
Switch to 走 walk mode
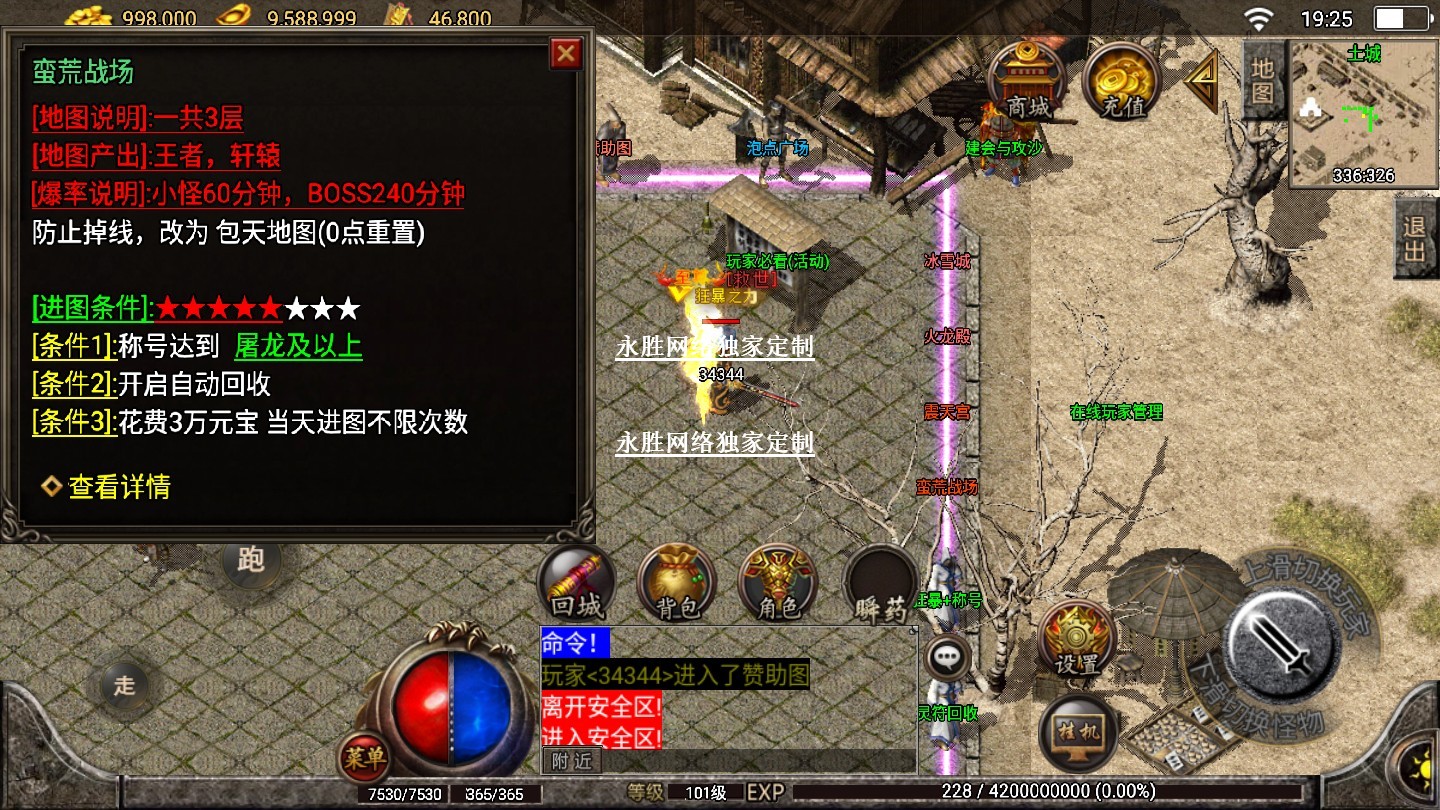point(124,685)
